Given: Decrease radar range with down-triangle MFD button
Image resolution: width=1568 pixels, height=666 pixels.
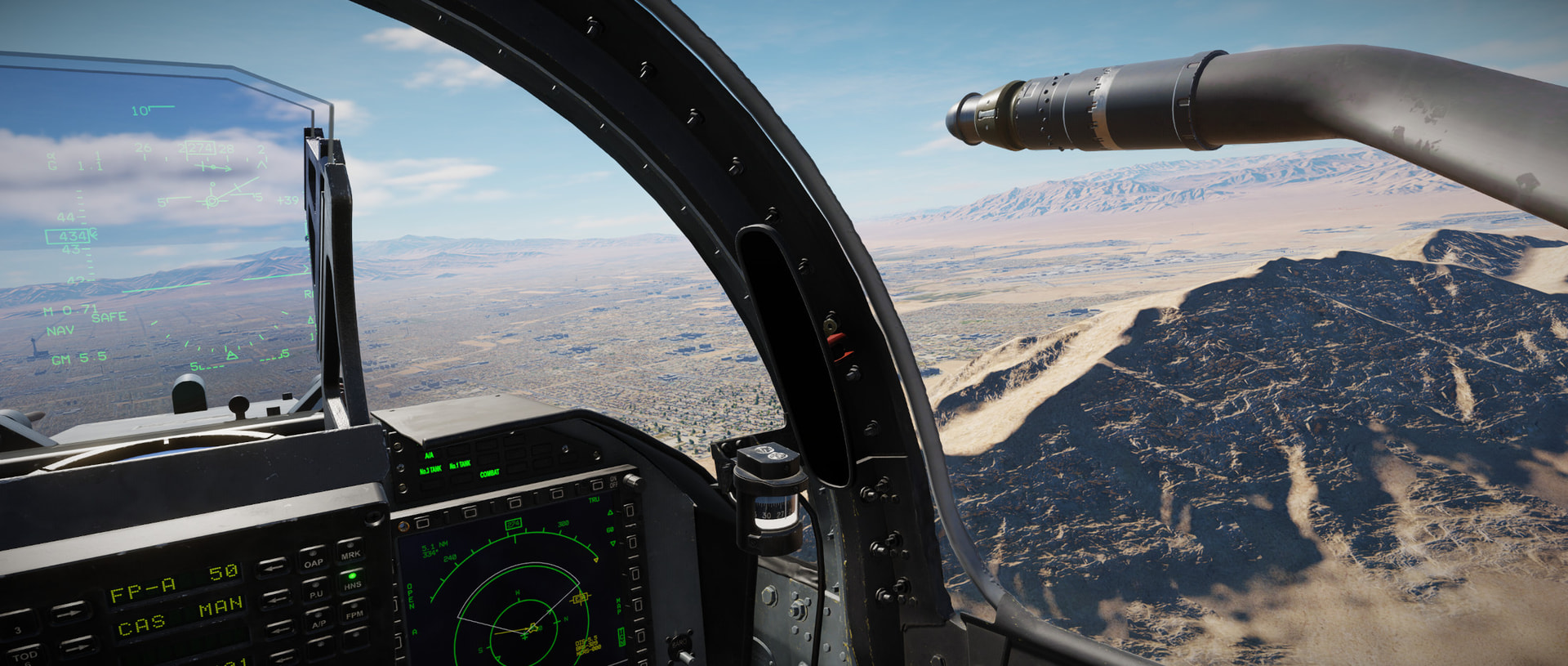Looking at the screenshot, I should coord(631,543).
